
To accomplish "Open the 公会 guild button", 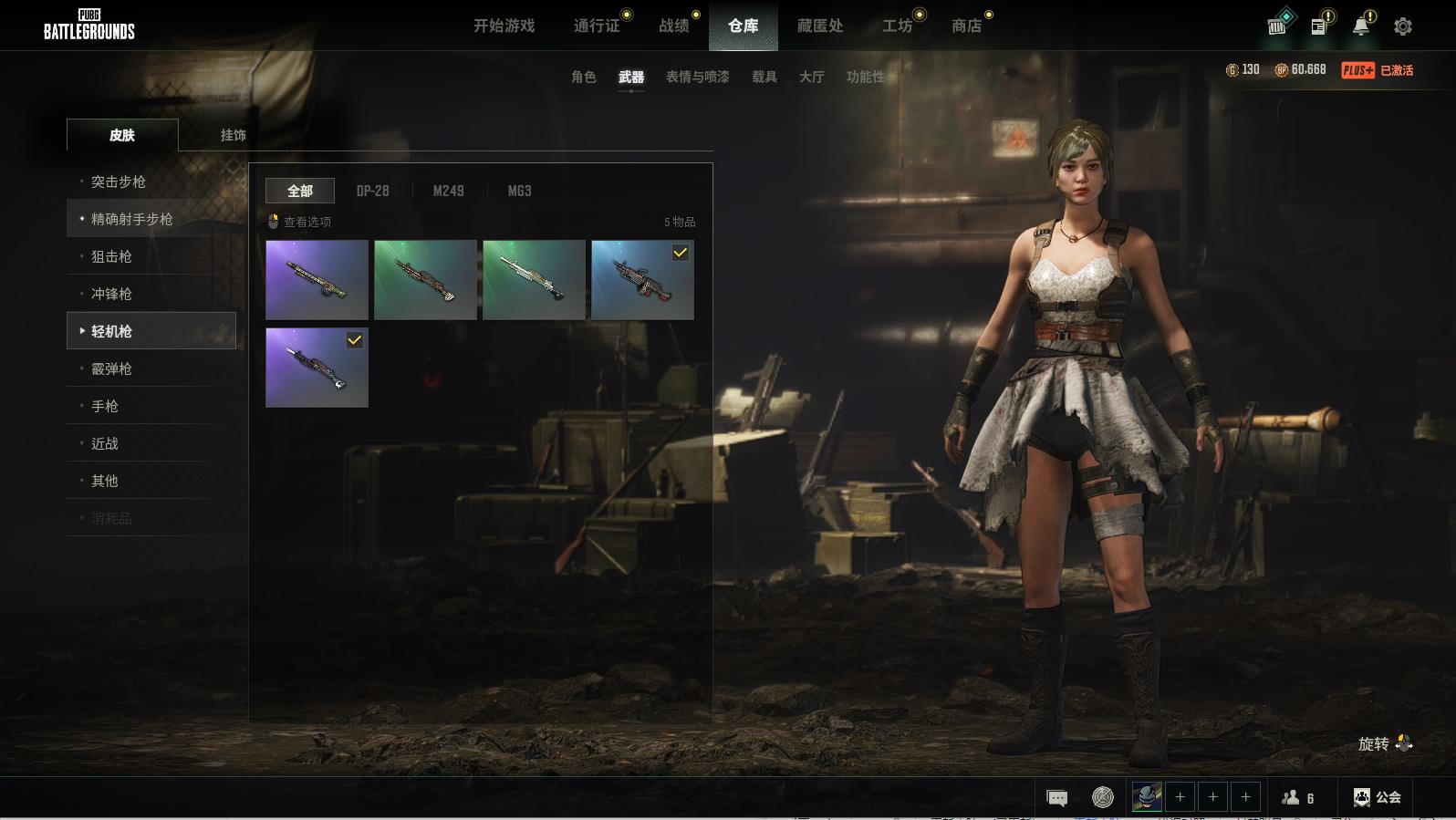I will [x=1377, y=797].
